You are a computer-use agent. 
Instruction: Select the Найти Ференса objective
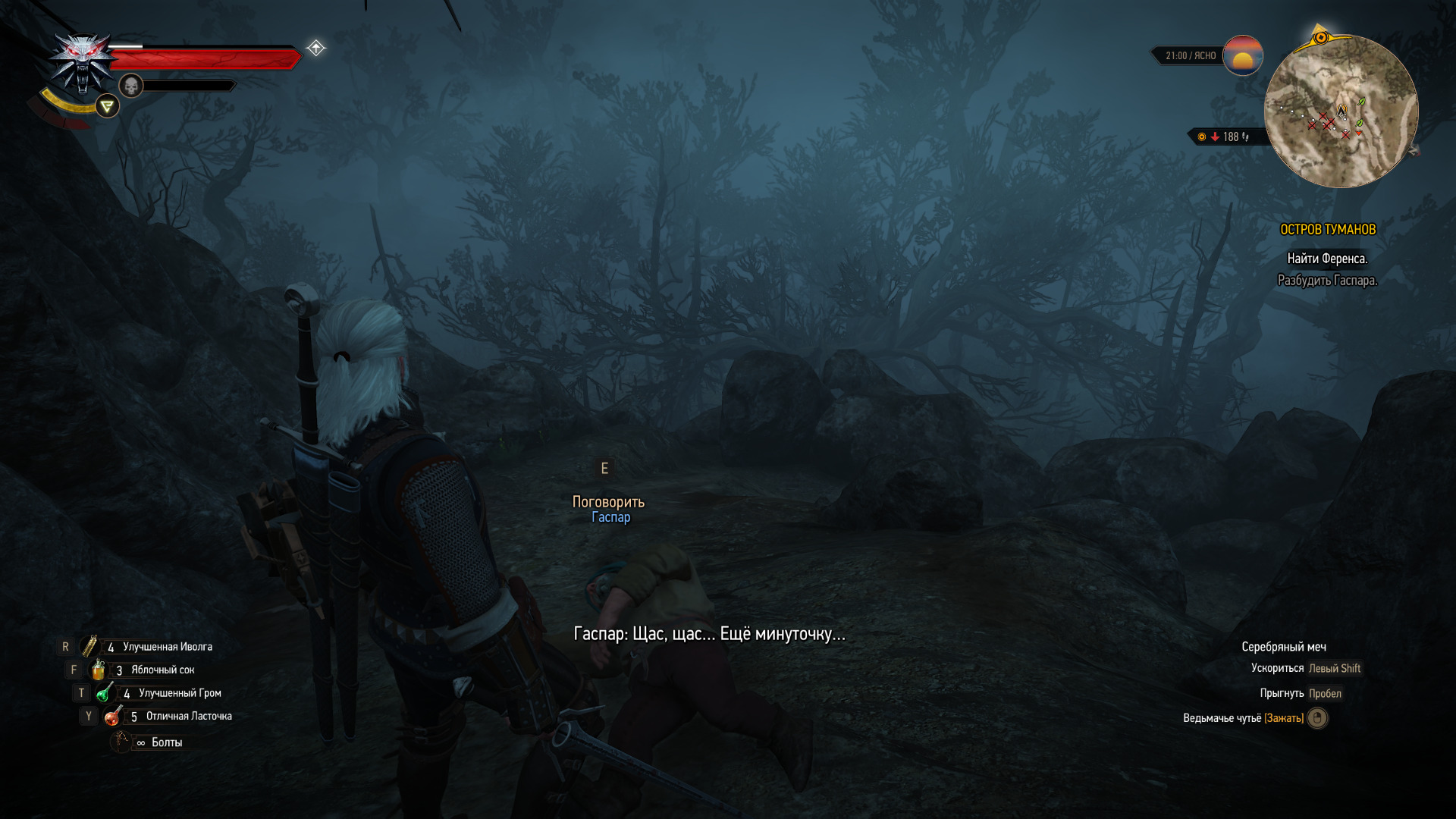1327,259
